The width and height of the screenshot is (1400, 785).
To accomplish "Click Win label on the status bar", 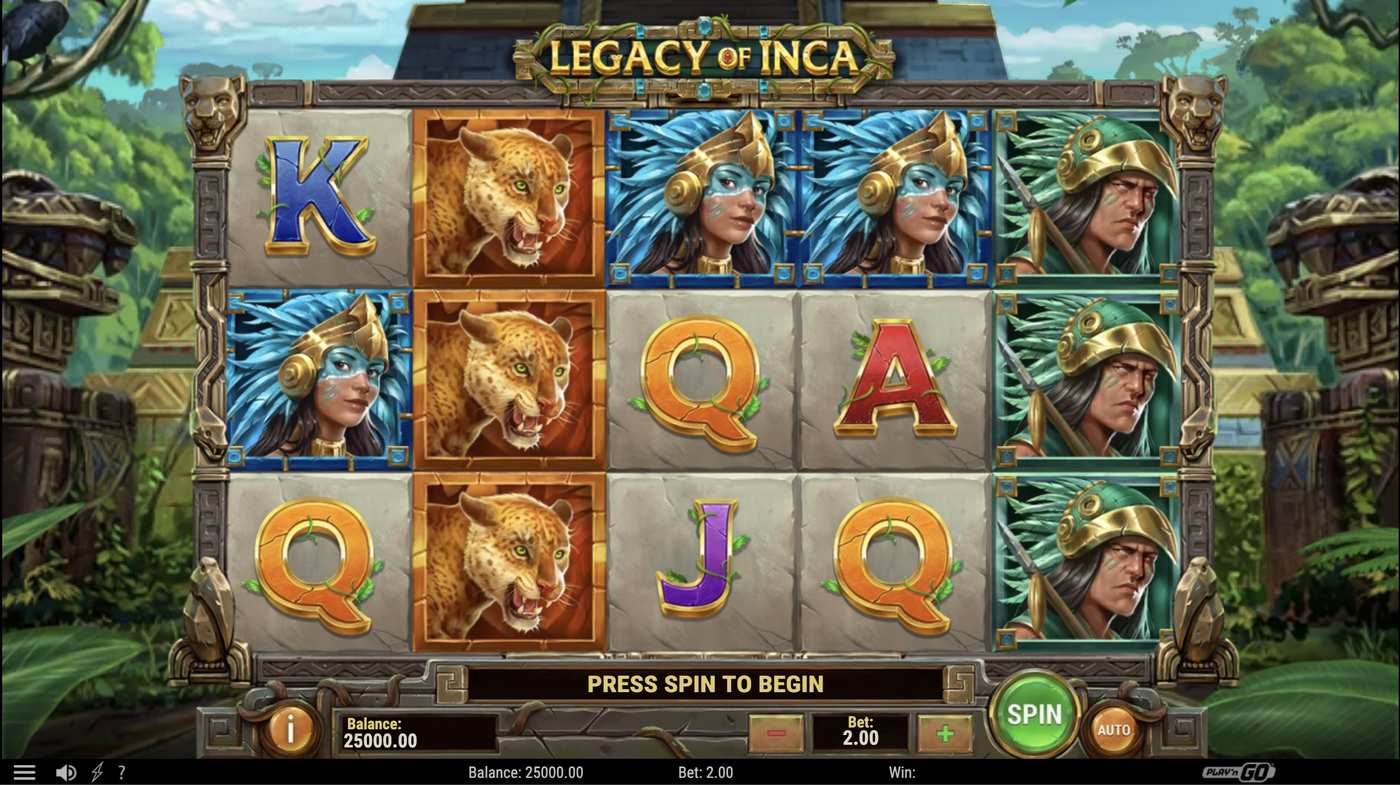I will pyautogui.click(x=902, y=771).
